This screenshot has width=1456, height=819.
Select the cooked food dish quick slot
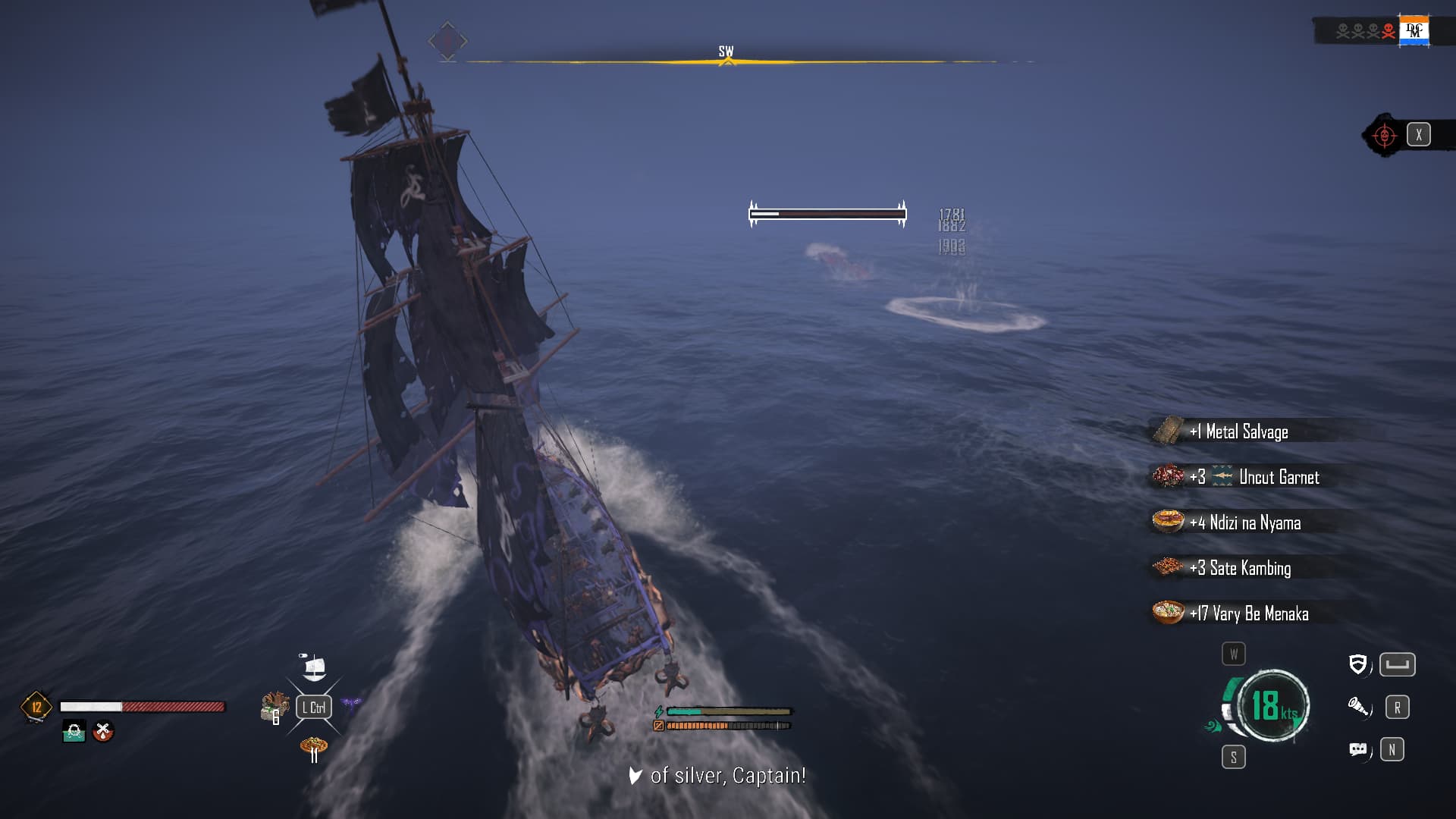tap(313, 747)
